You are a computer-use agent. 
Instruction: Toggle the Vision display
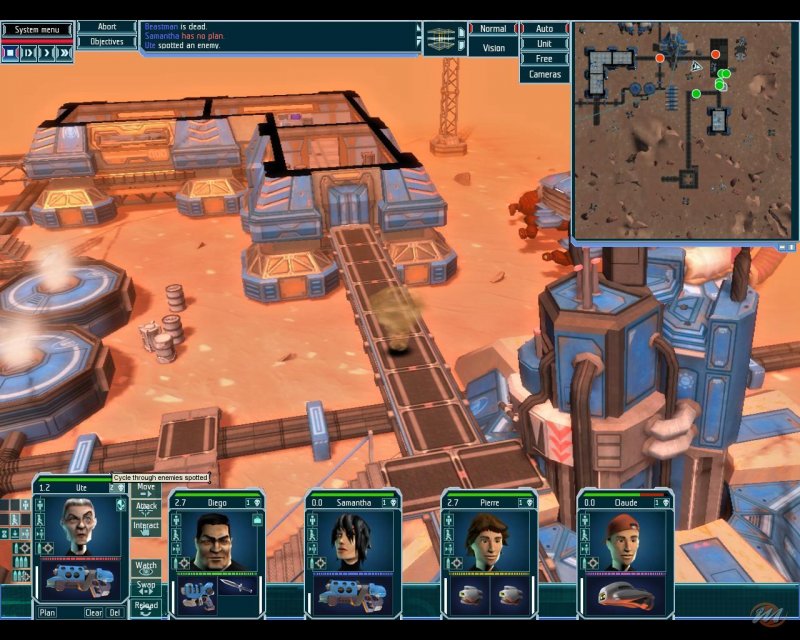tap(493, 47)
